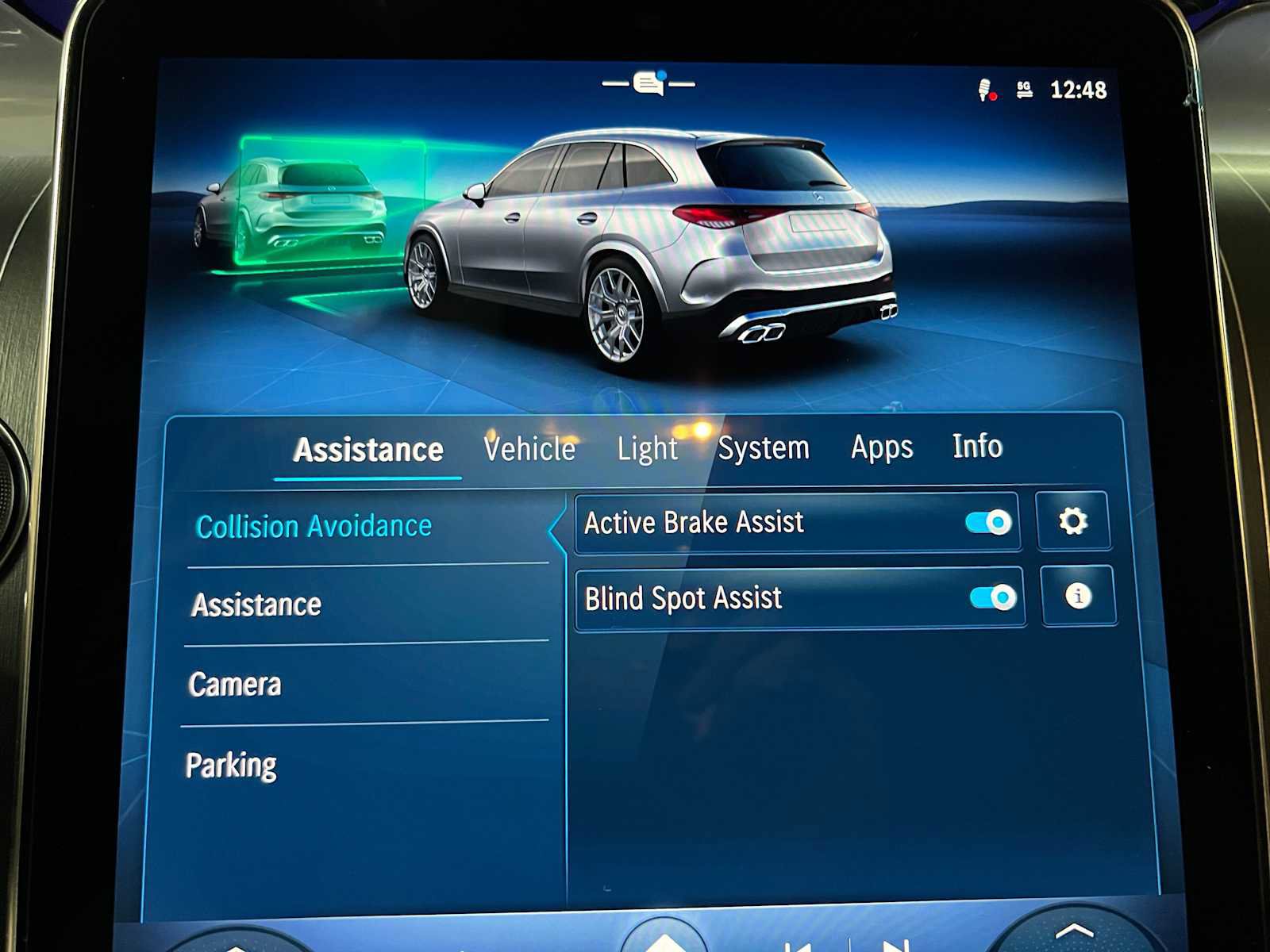Image resolution: width=1270 pixels, height=952 pixels.
Task: Open Active Brake Assist settings gear
Action: [x=1073, y=523]
